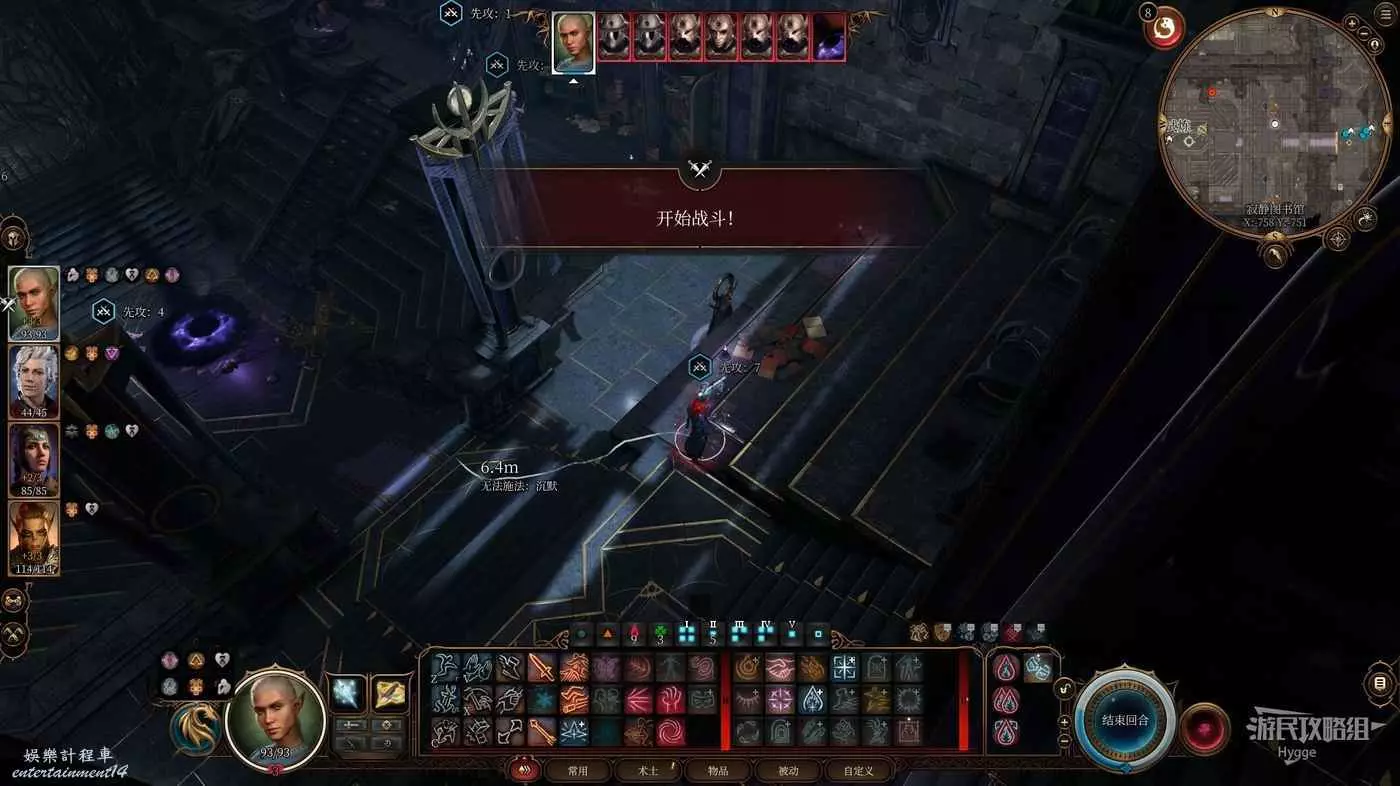Select the 物品 hotbar tab

click(717, 771)
